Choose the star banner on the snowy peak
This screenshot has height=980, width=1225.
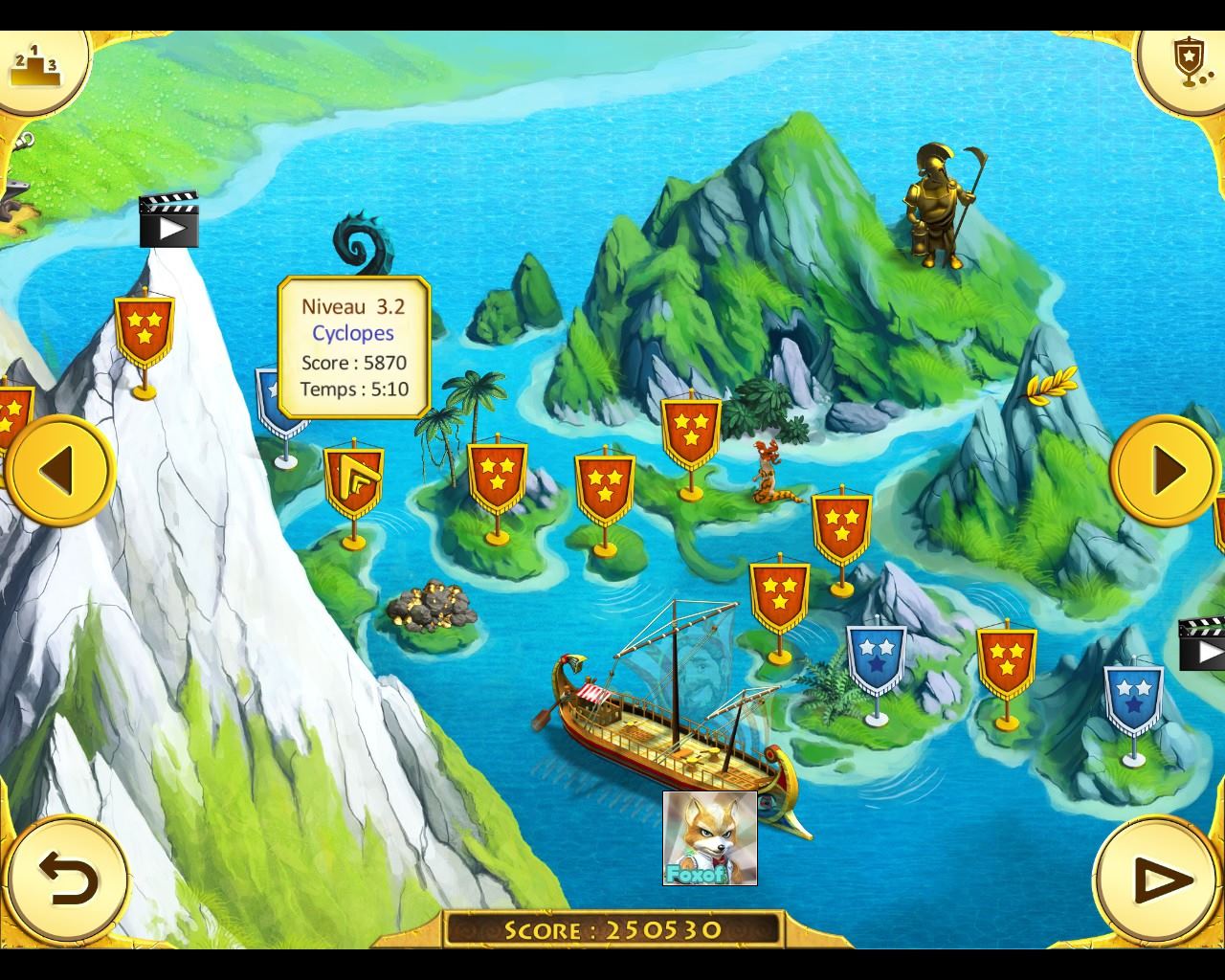(x=144, y=328)
